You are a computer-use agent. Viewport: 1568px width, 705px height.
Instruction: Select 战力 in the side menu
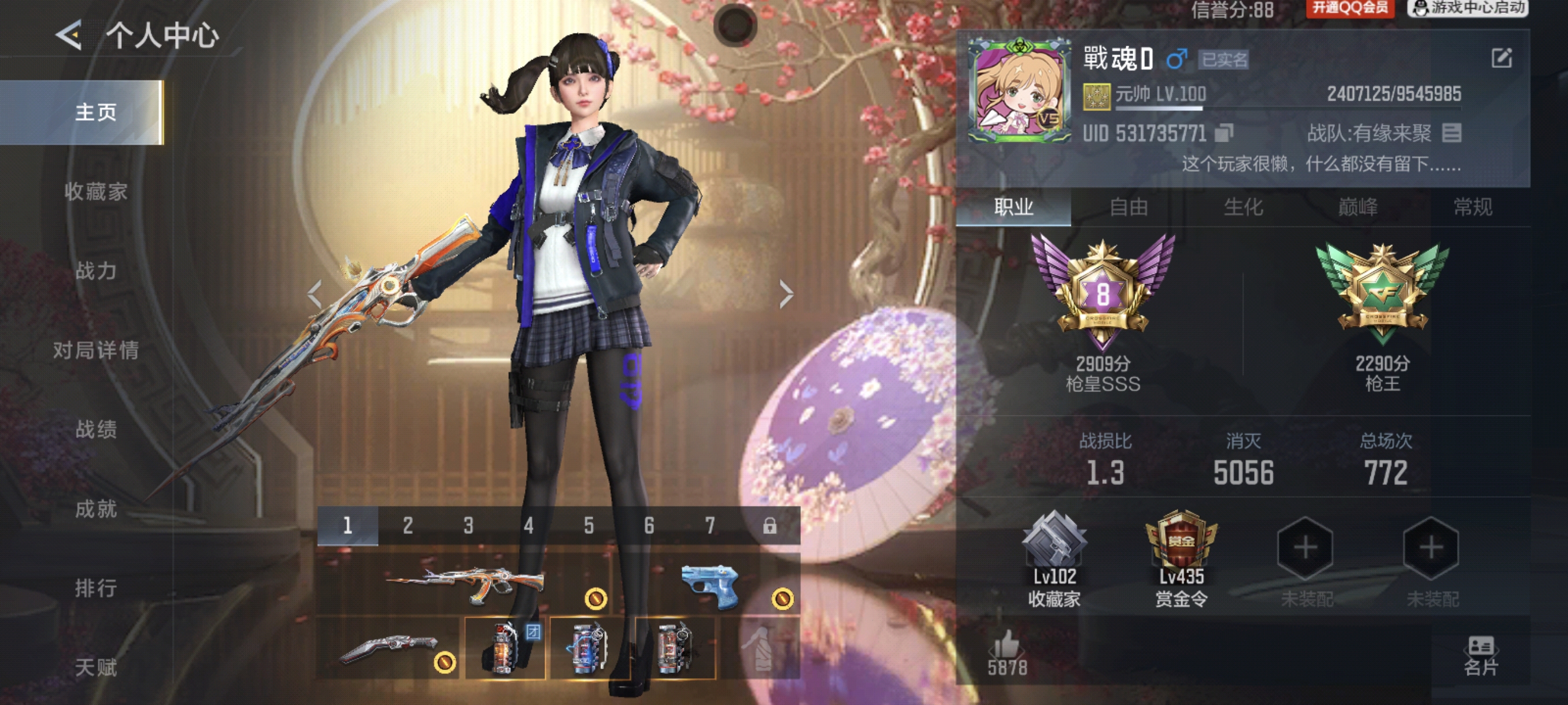point(95,270)
